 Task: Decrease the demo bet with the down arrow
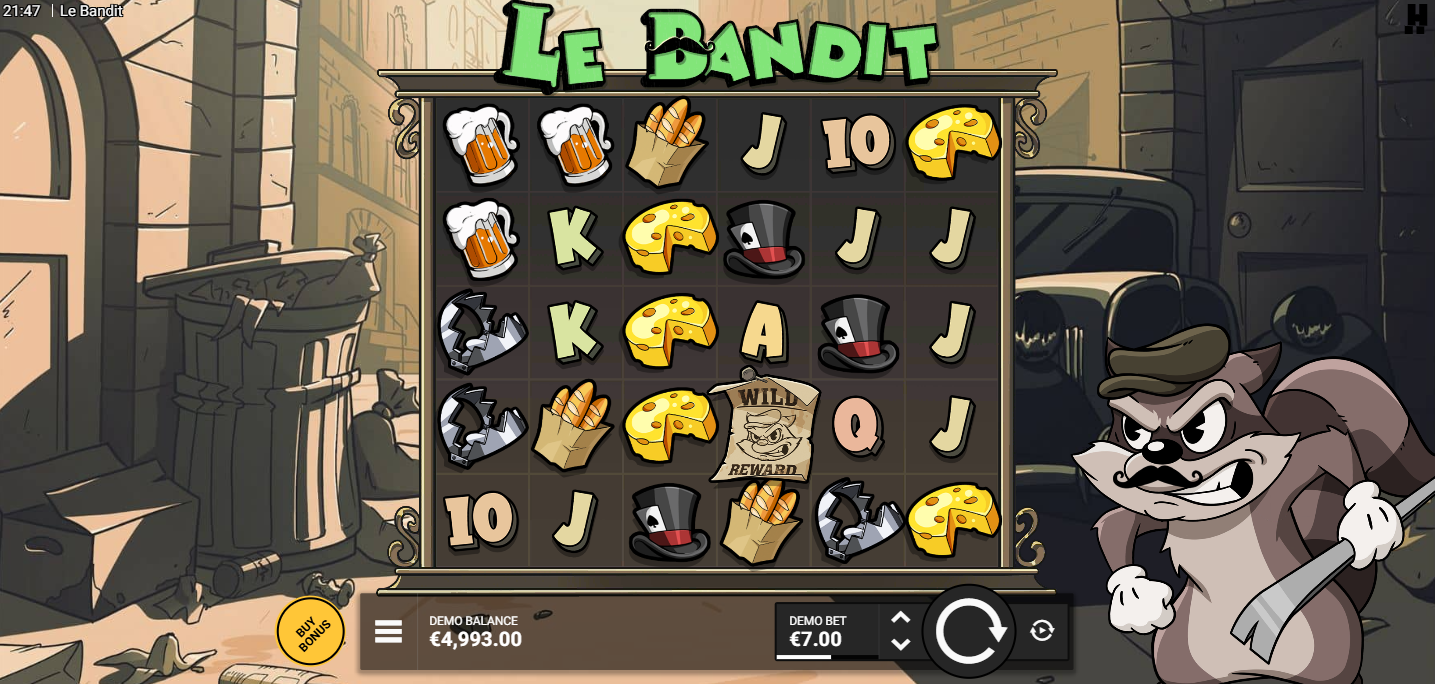[x=901, y=644]
